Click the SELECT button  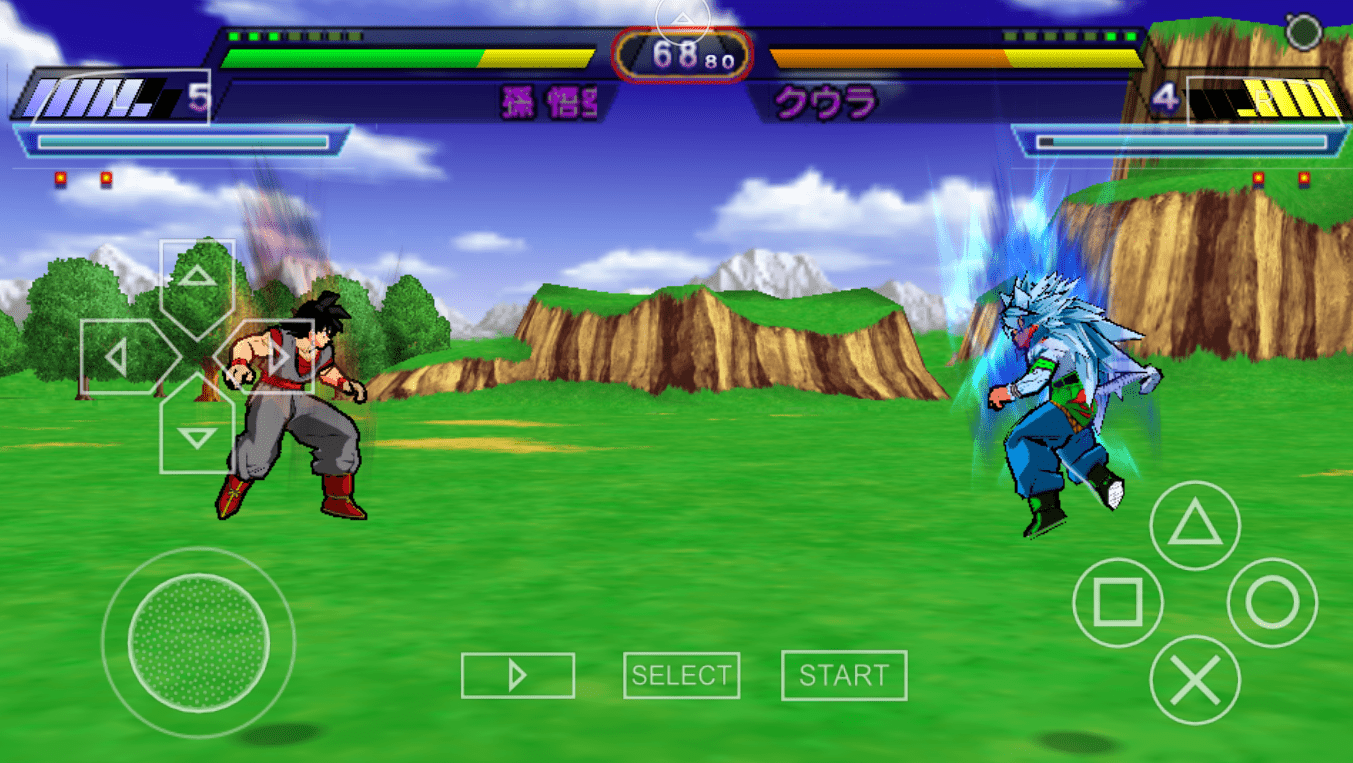[x=681, y=676]
